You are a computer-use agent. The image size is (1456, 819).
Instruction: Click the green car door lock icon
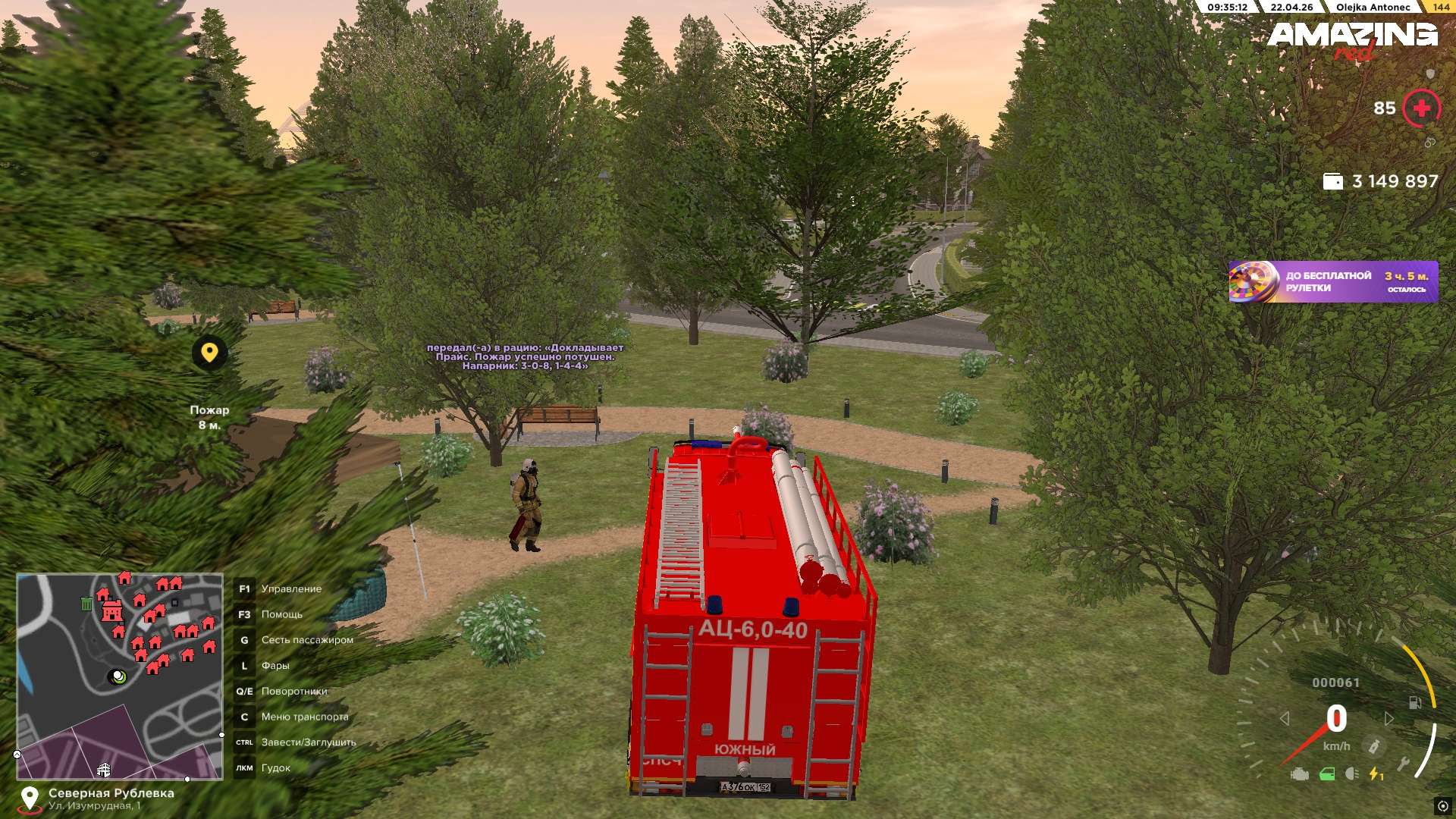click(1327, 774)
